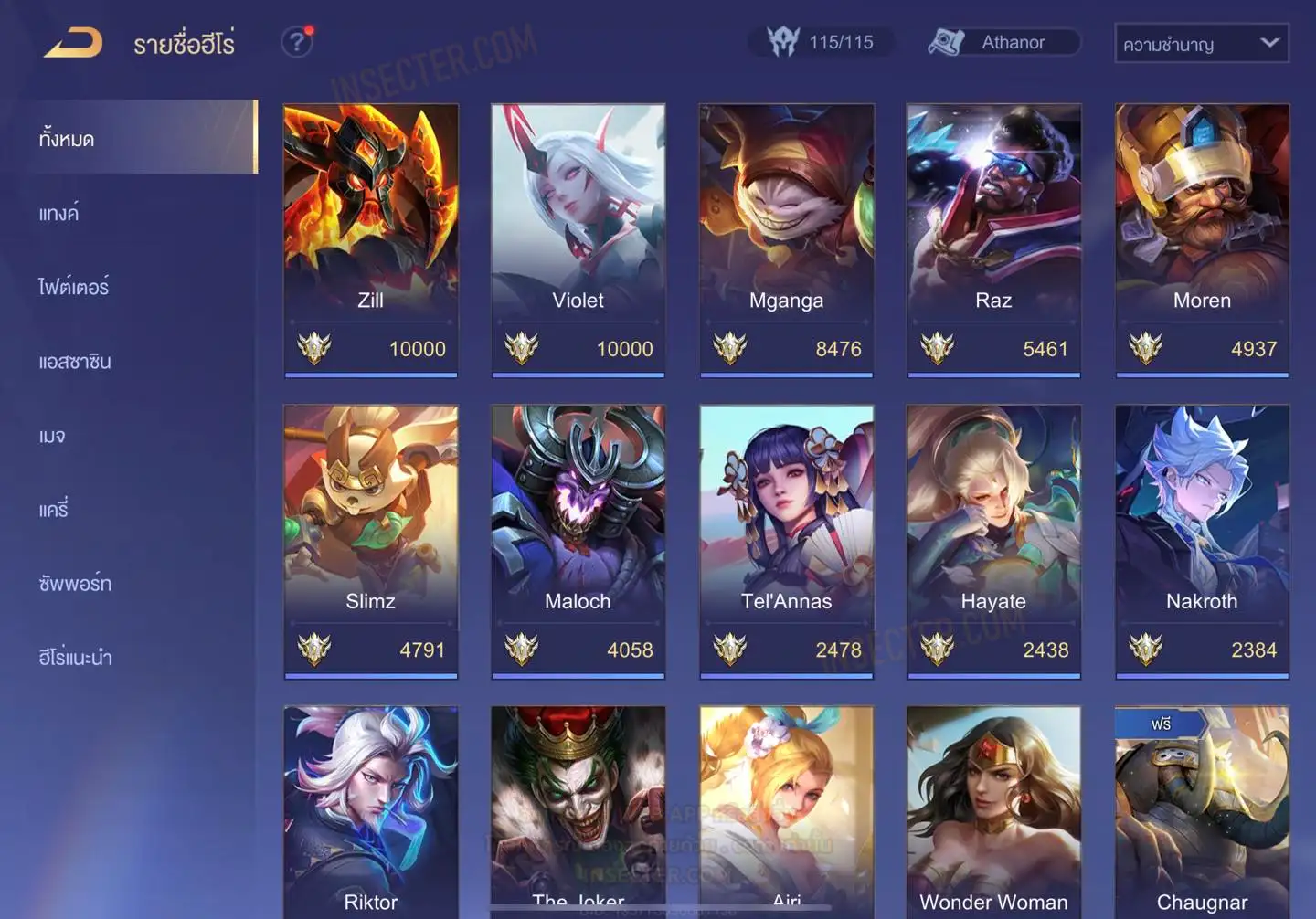Filter heroes by ไฟต์เตอร์

pos(74,287)
